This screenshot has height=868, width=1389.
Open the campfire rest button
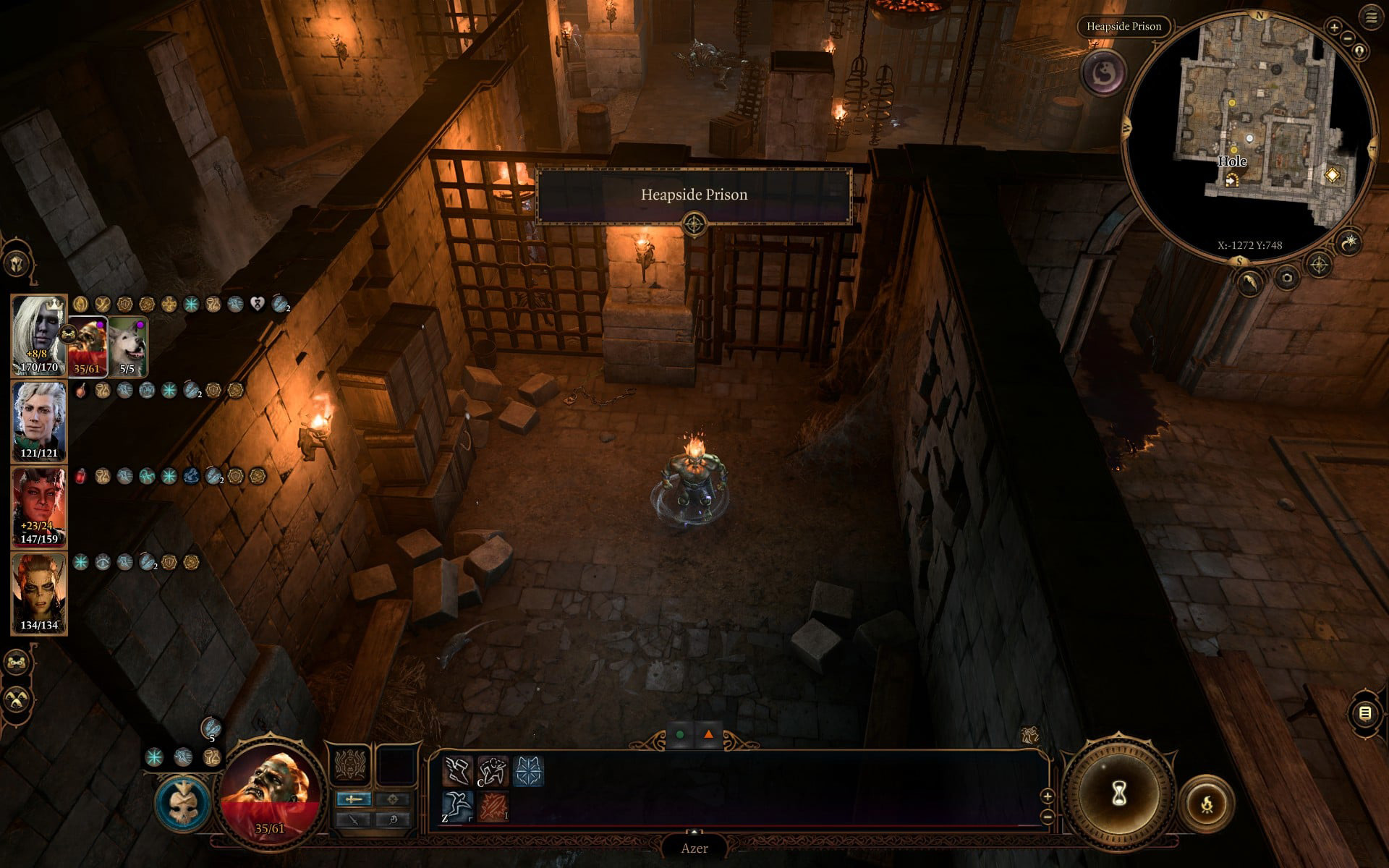coord(1207,803)
